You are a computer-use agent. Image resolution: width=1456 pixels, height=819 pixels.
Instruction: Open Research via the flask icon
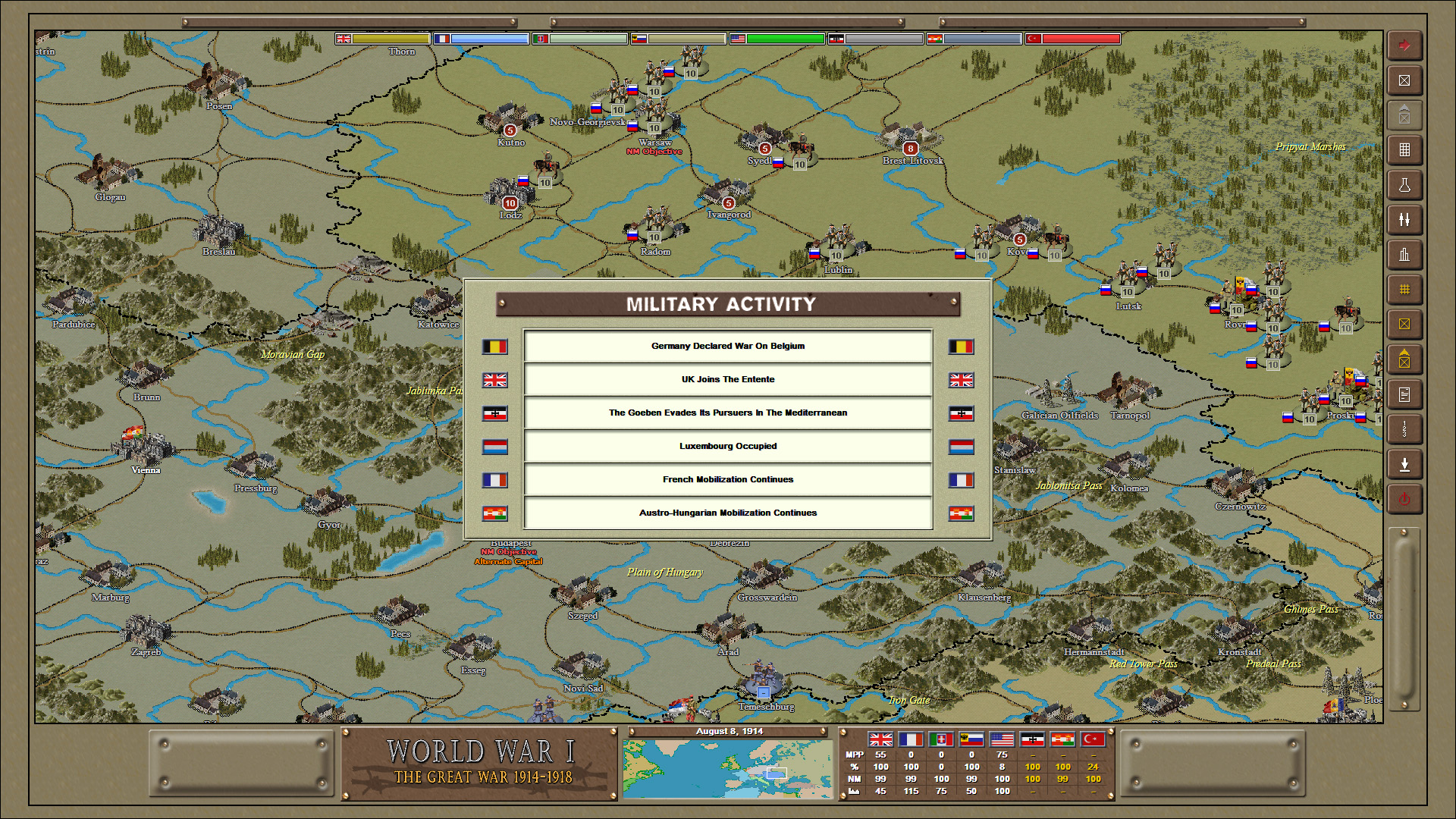(1404, 186)
